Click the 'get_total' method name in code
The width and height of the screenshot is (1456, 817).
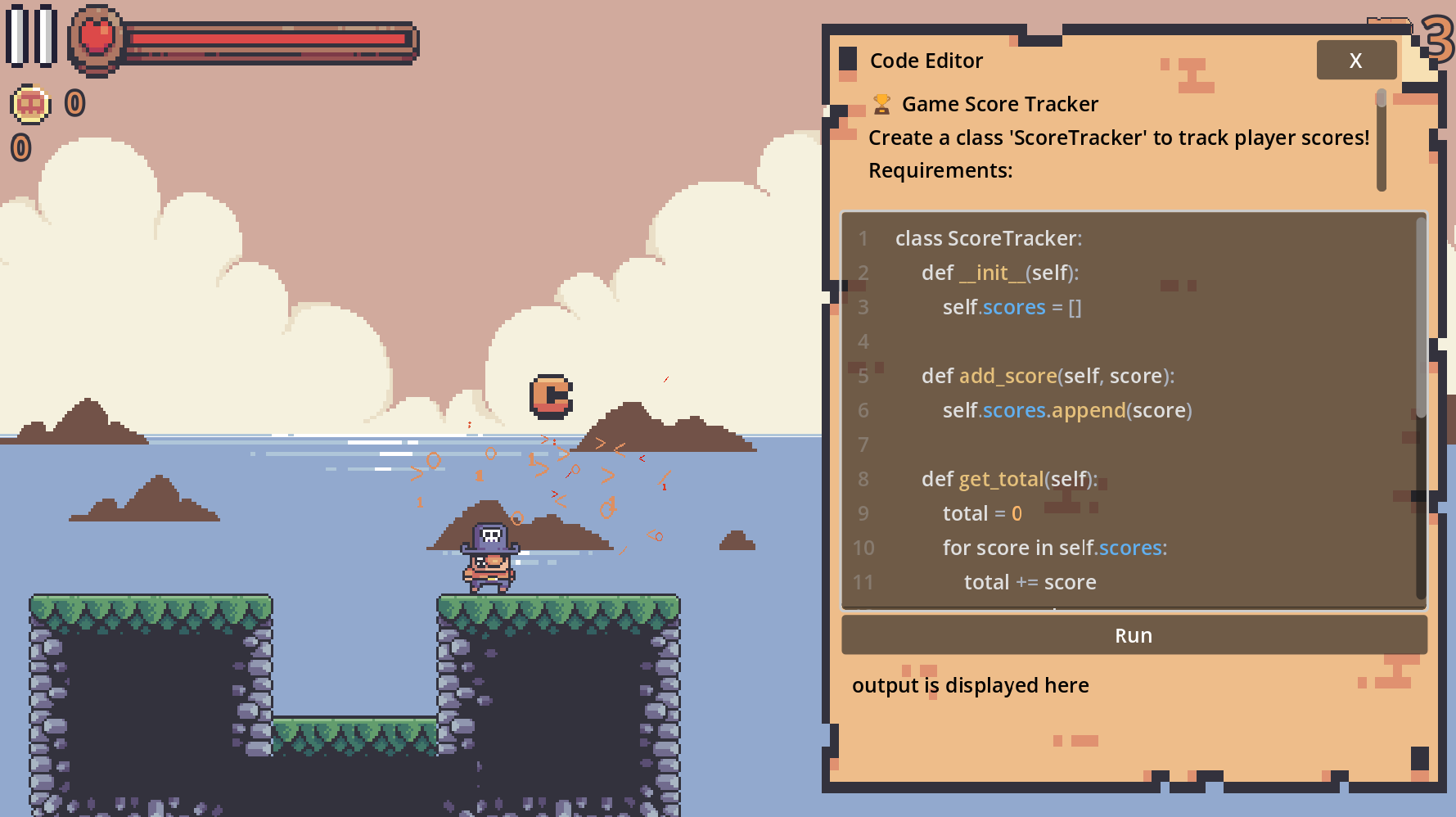(x=1001, y=479)
